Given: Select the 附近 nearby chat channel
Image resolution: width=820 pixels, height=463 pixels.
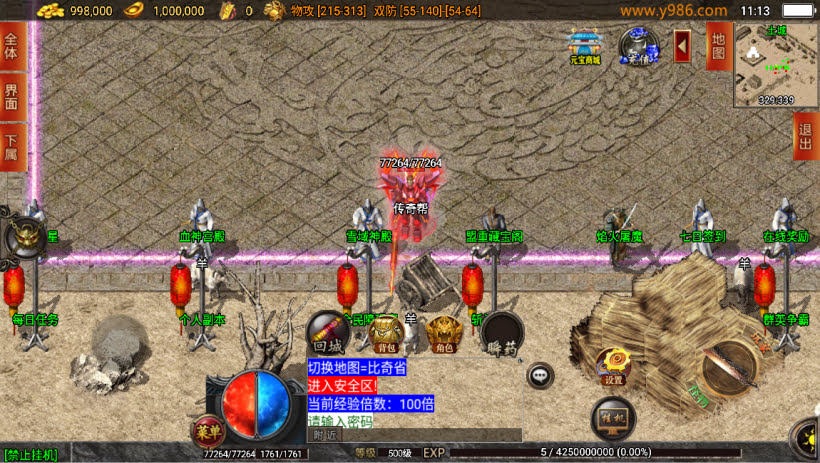Looking at the screenshot, I should pyautogui.click(x=324, y=435).
